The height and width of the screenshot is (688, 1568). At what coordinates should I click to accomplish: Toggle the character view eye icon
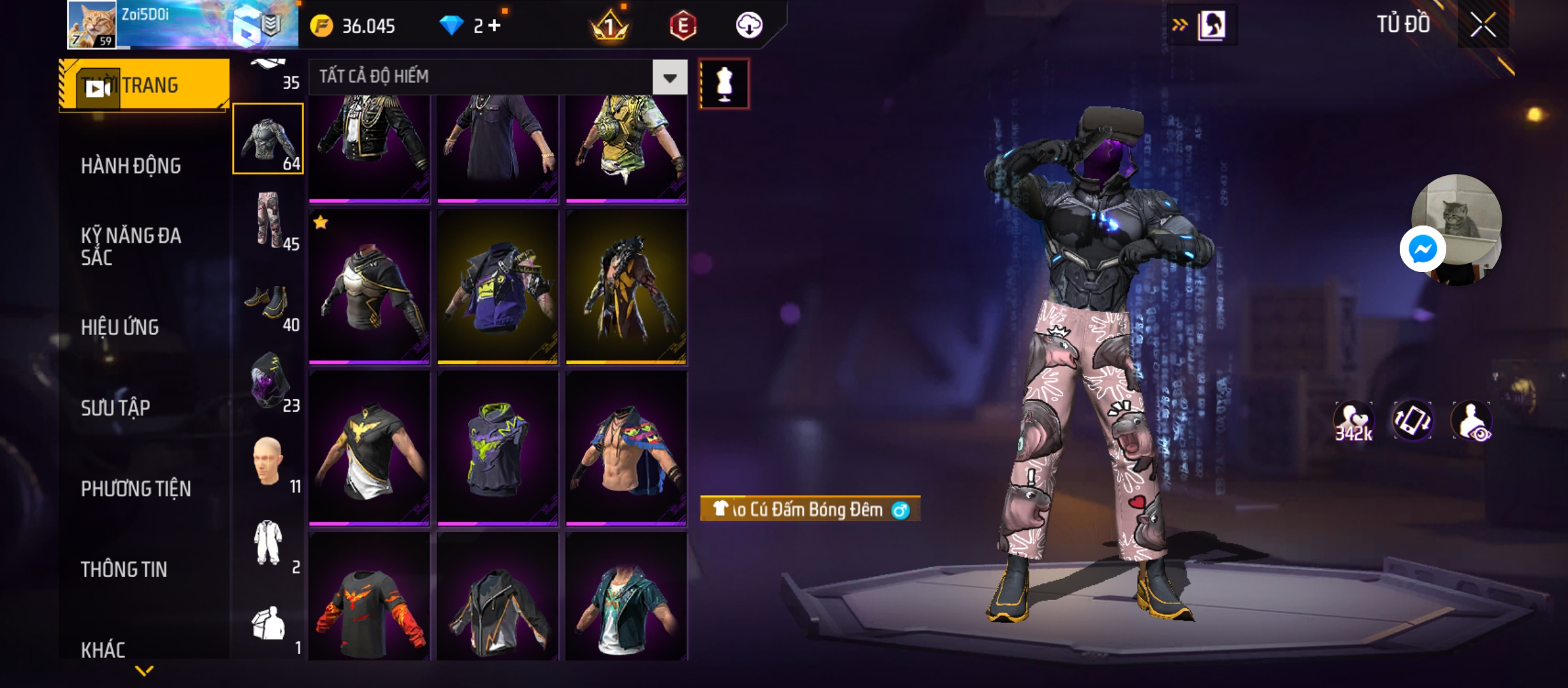pos(1472,421)
